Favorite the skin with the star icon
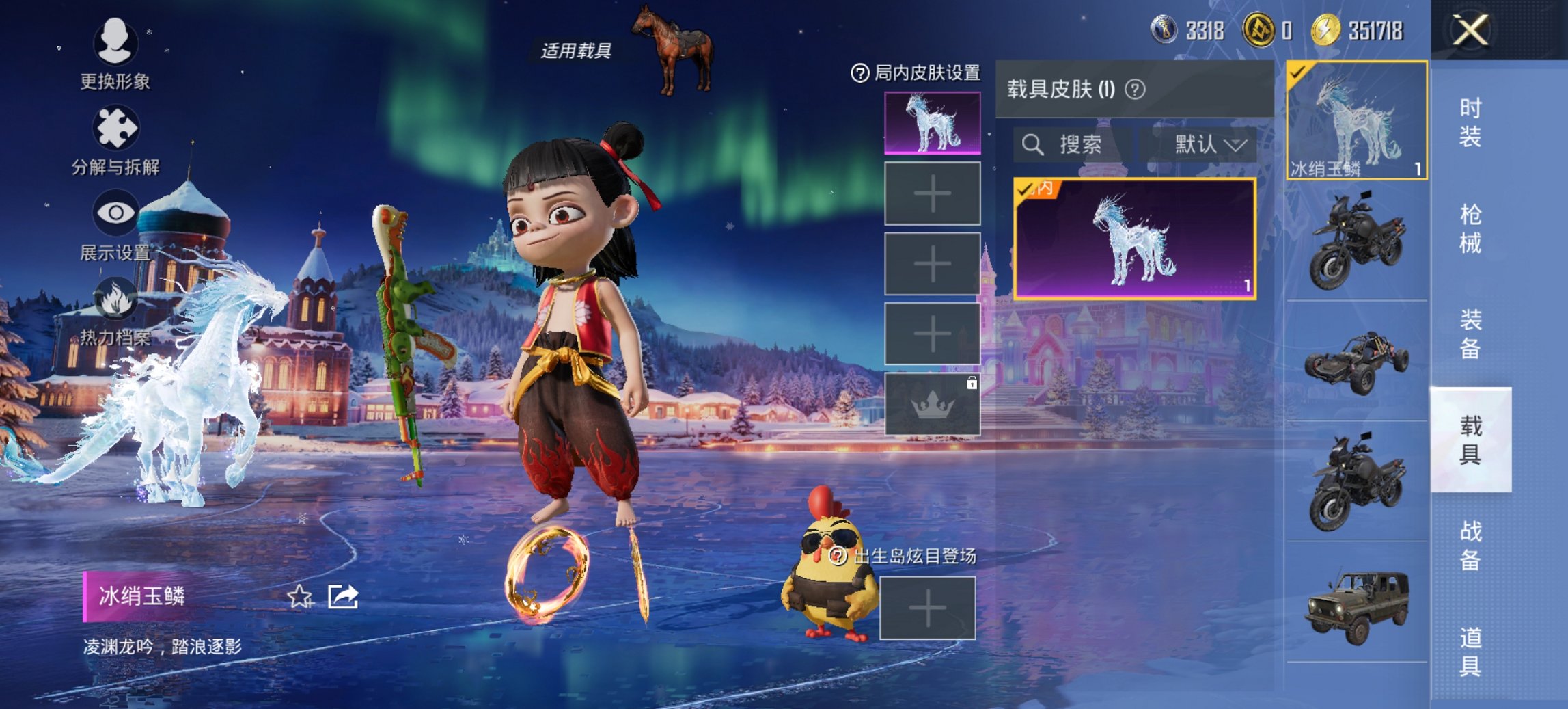Viewport: 1568px width, 709px height. 300,597
